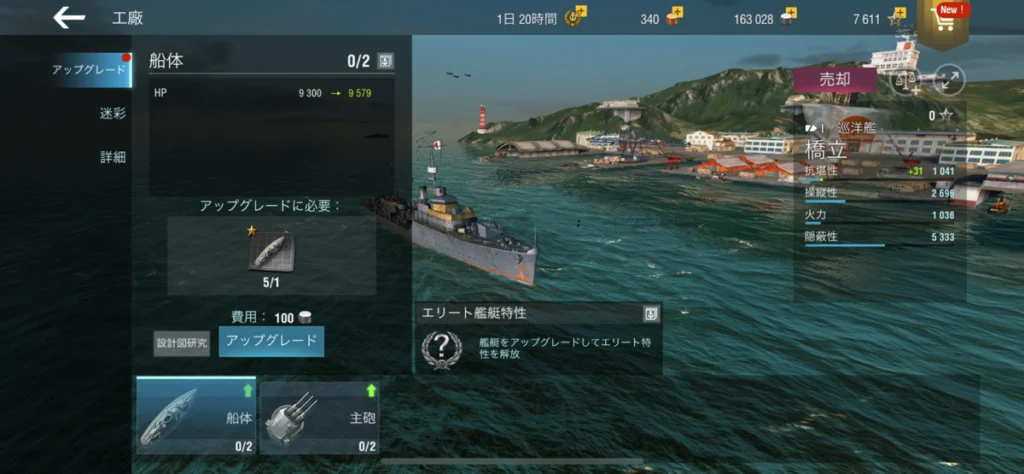Open the 迷彩 camouflage tab
This screenshot has height=474, width=1024.
coord(112,113)
